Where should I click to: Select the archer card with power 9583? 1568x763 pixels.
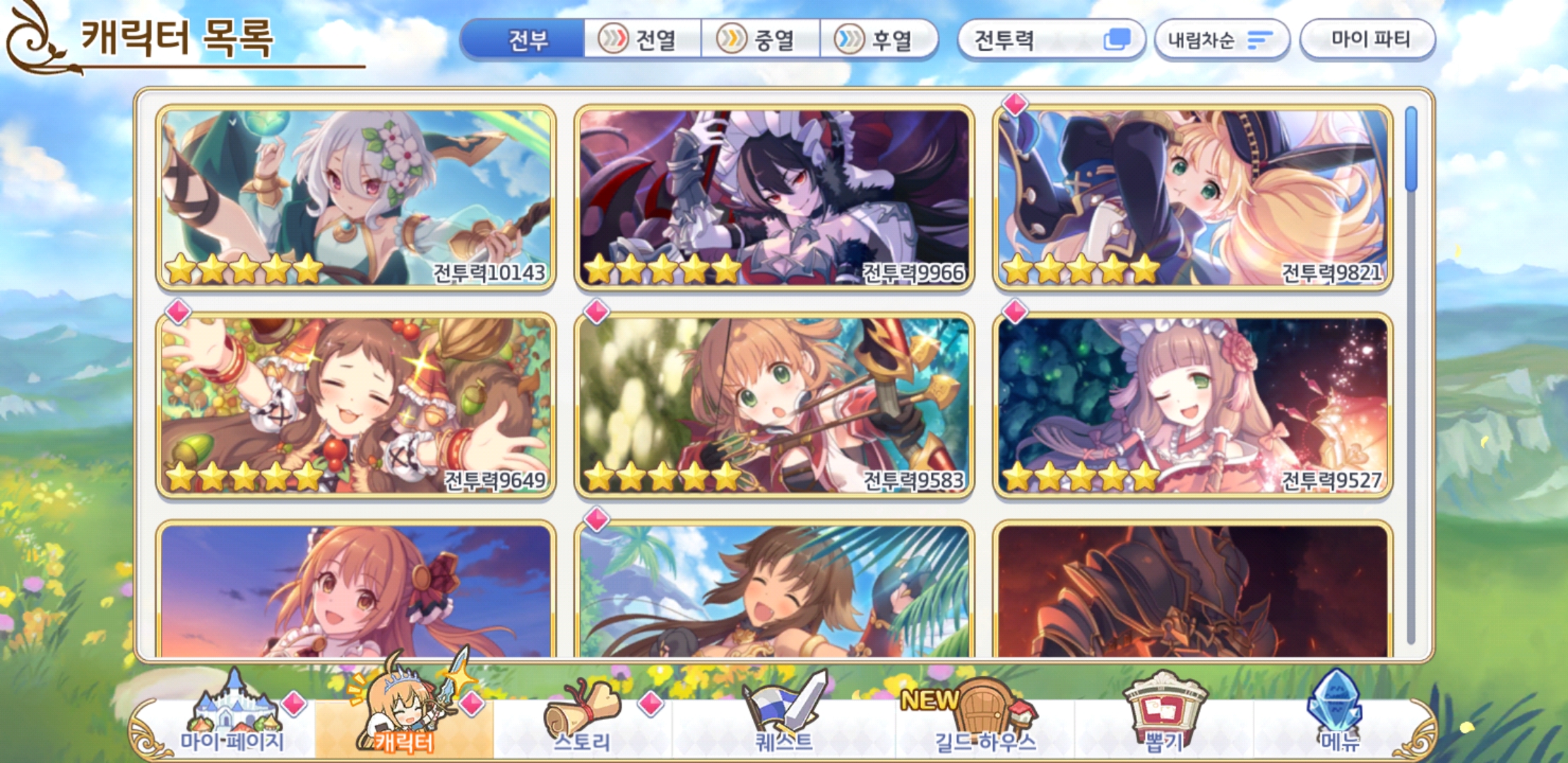coord(774,405)
